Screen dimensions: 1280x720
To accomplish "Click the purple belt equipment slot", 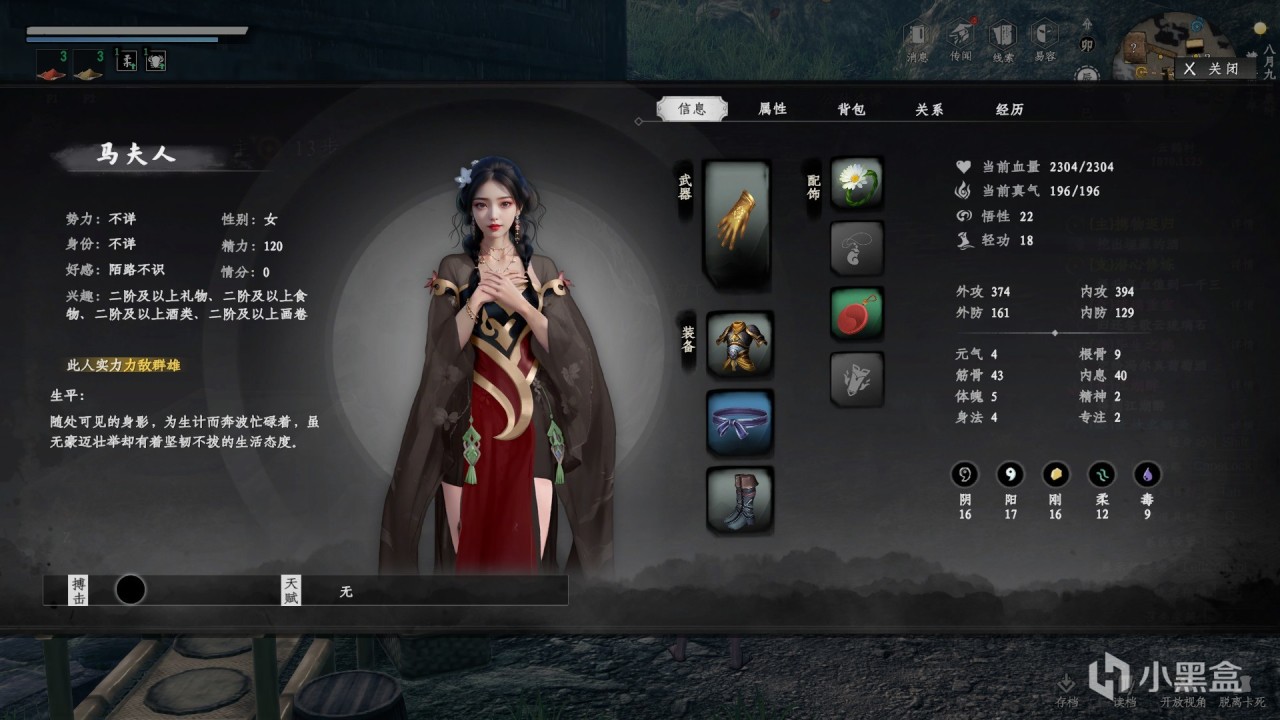I will pyautogui.click(x=740, y=422).
